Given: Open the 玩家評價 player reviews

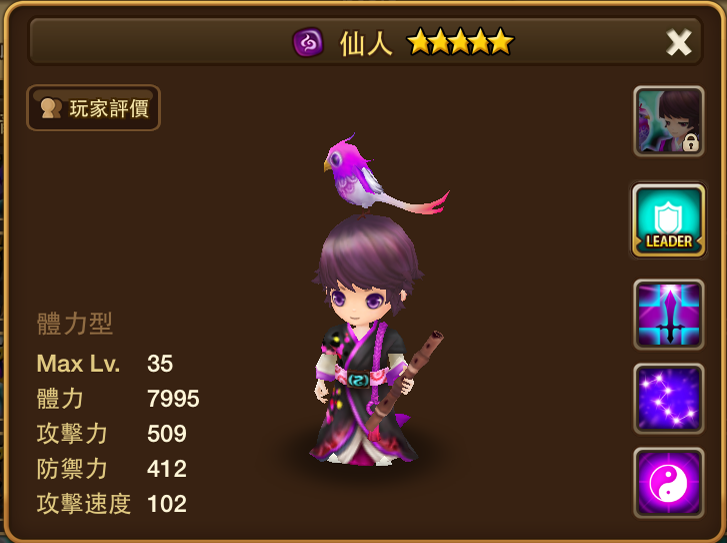Looking at the screenshot, I should click(x=93, y=108).
